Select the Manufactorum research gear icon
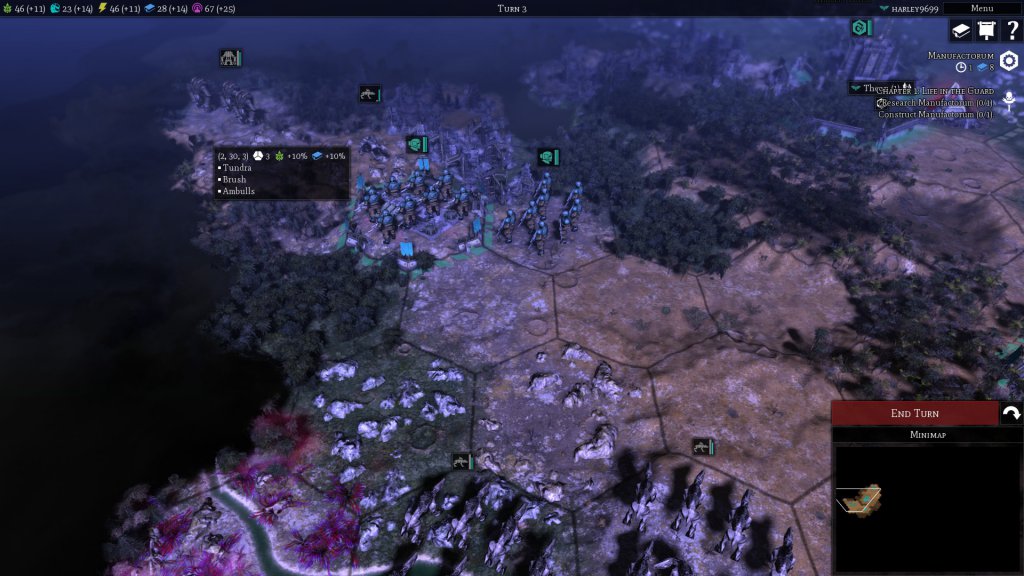The width and height of the screenshot is (1024, 576). click(x=1008, y=61)
